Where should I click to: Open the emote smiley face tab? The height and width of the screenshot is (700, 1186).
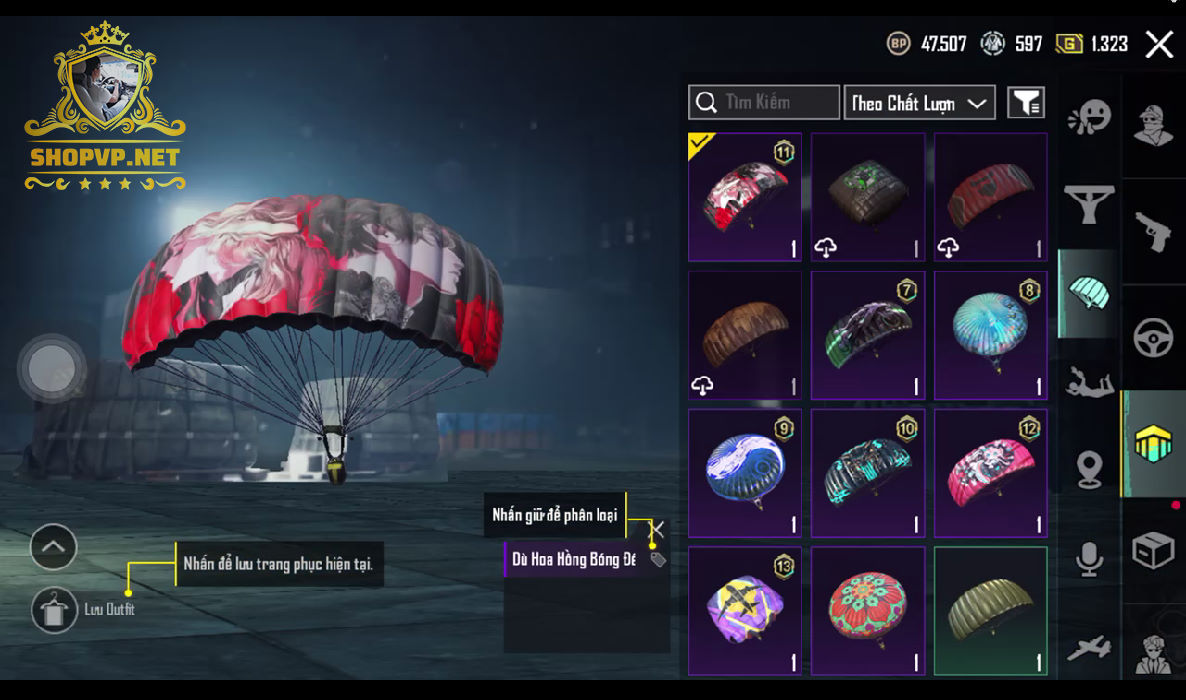pyautogui.click(x=1088, y=117)
